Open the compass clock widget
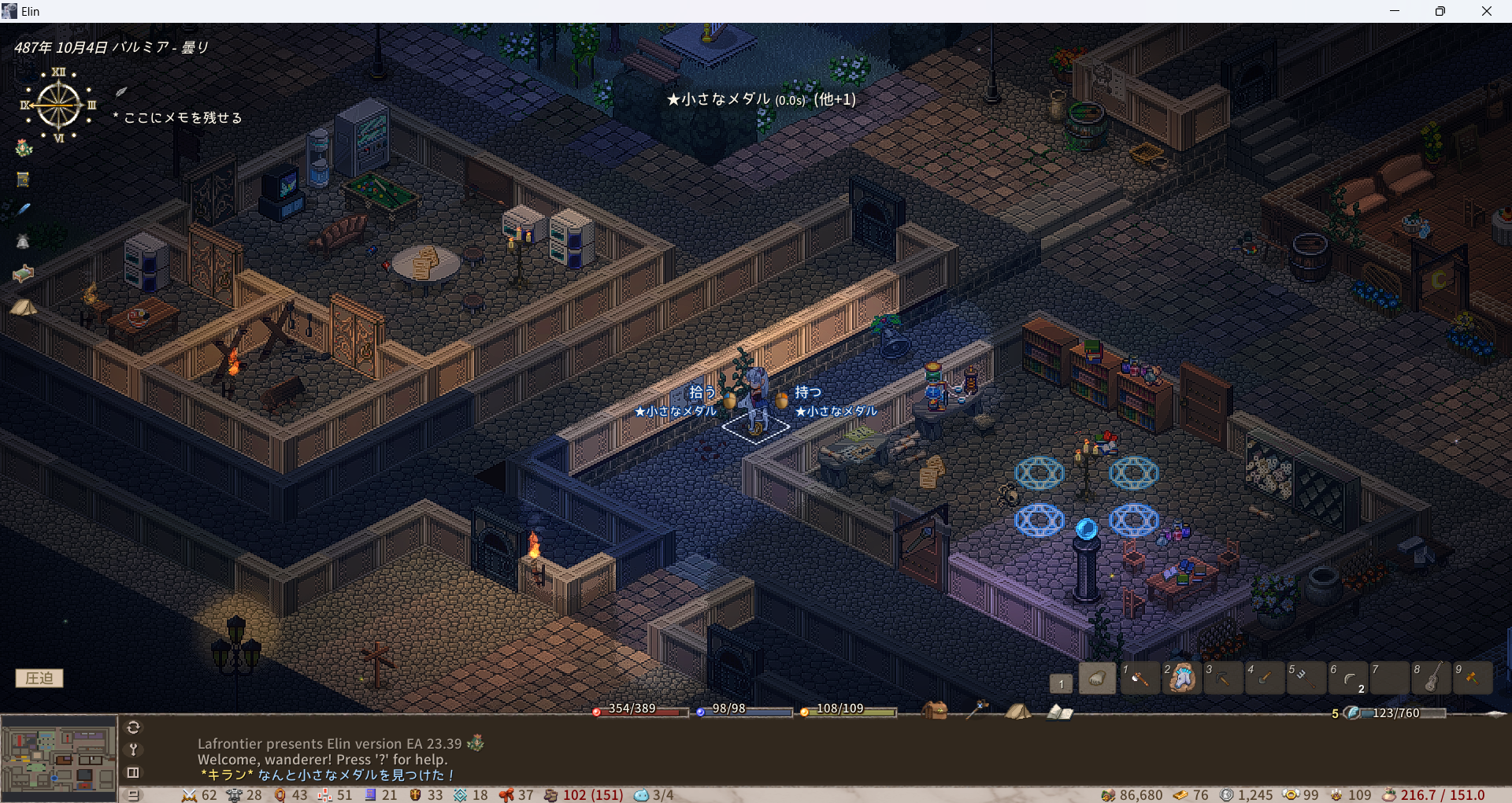 click(58, 105)
